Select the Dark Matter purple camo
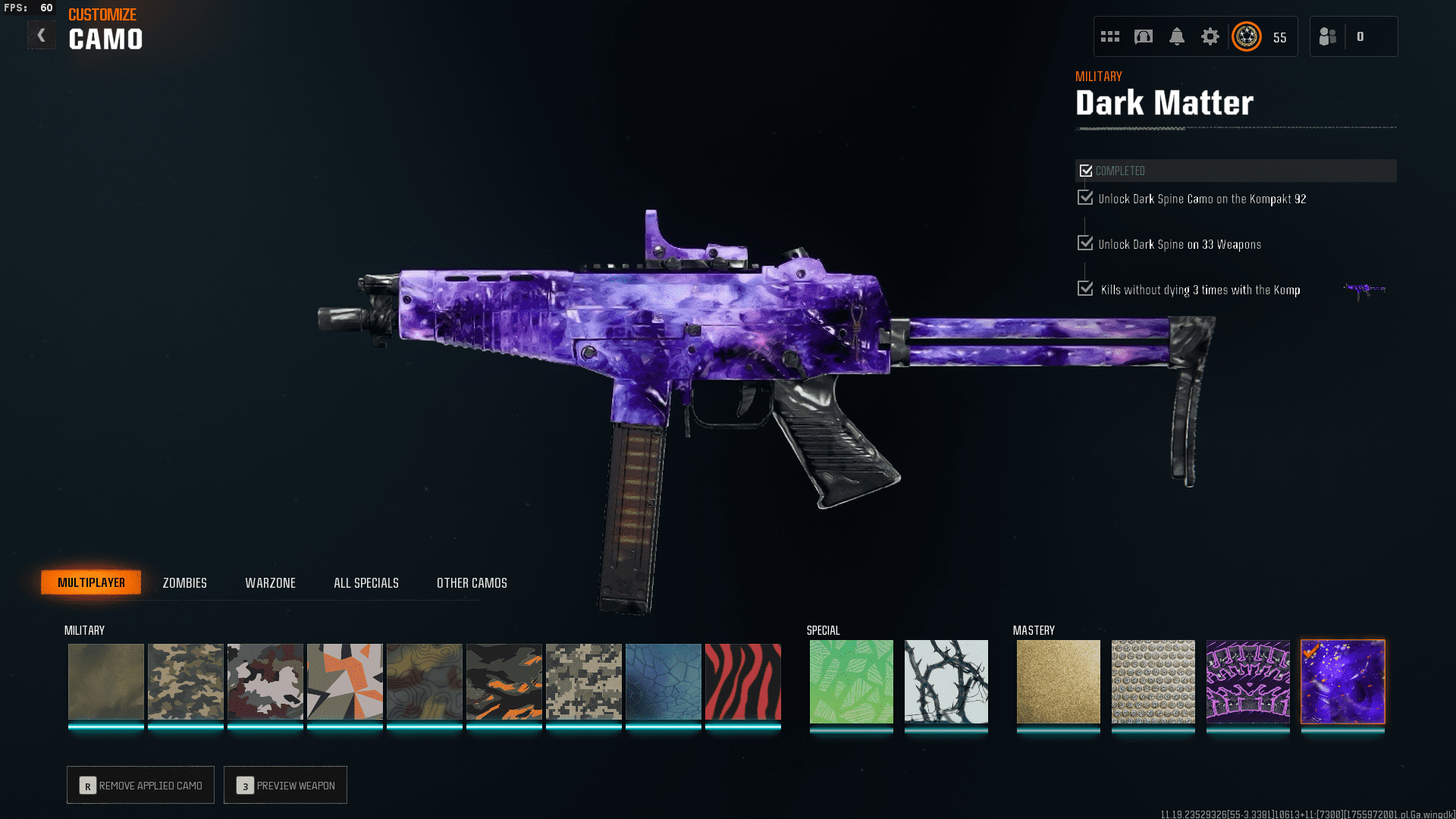The image size is (1456, 819). tap(1342, 681)
